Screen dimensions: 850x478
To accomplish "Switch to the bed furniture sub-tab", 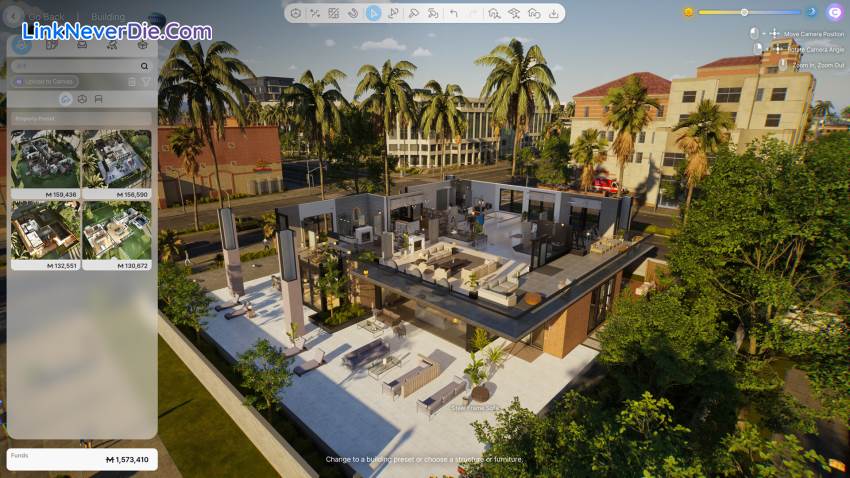I will coord(98,99).
